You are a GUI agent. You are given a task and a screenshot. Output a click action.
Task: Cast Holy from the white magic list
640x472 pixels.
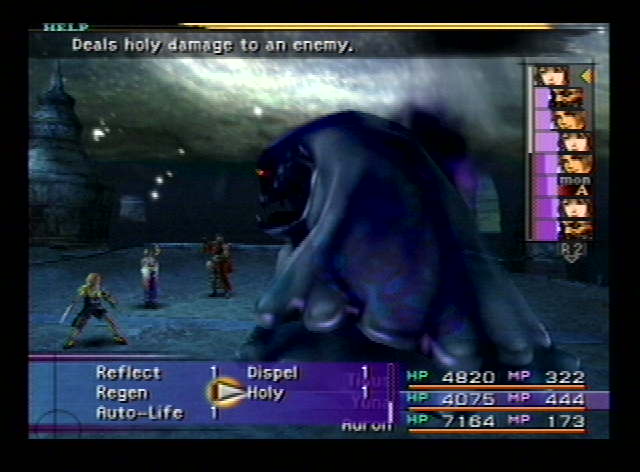click(x=265, y=393)
